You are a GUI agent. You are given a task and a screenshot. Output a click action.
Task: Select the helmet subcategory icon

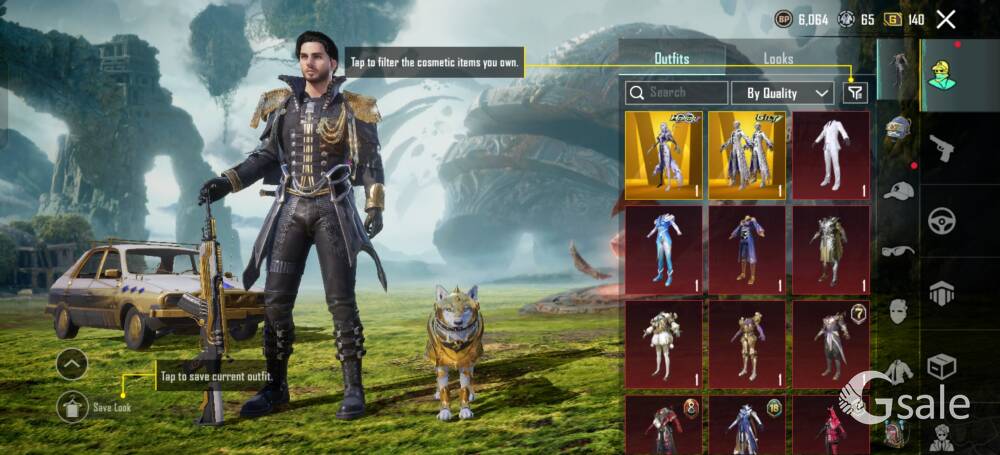[x=898, y=128]
